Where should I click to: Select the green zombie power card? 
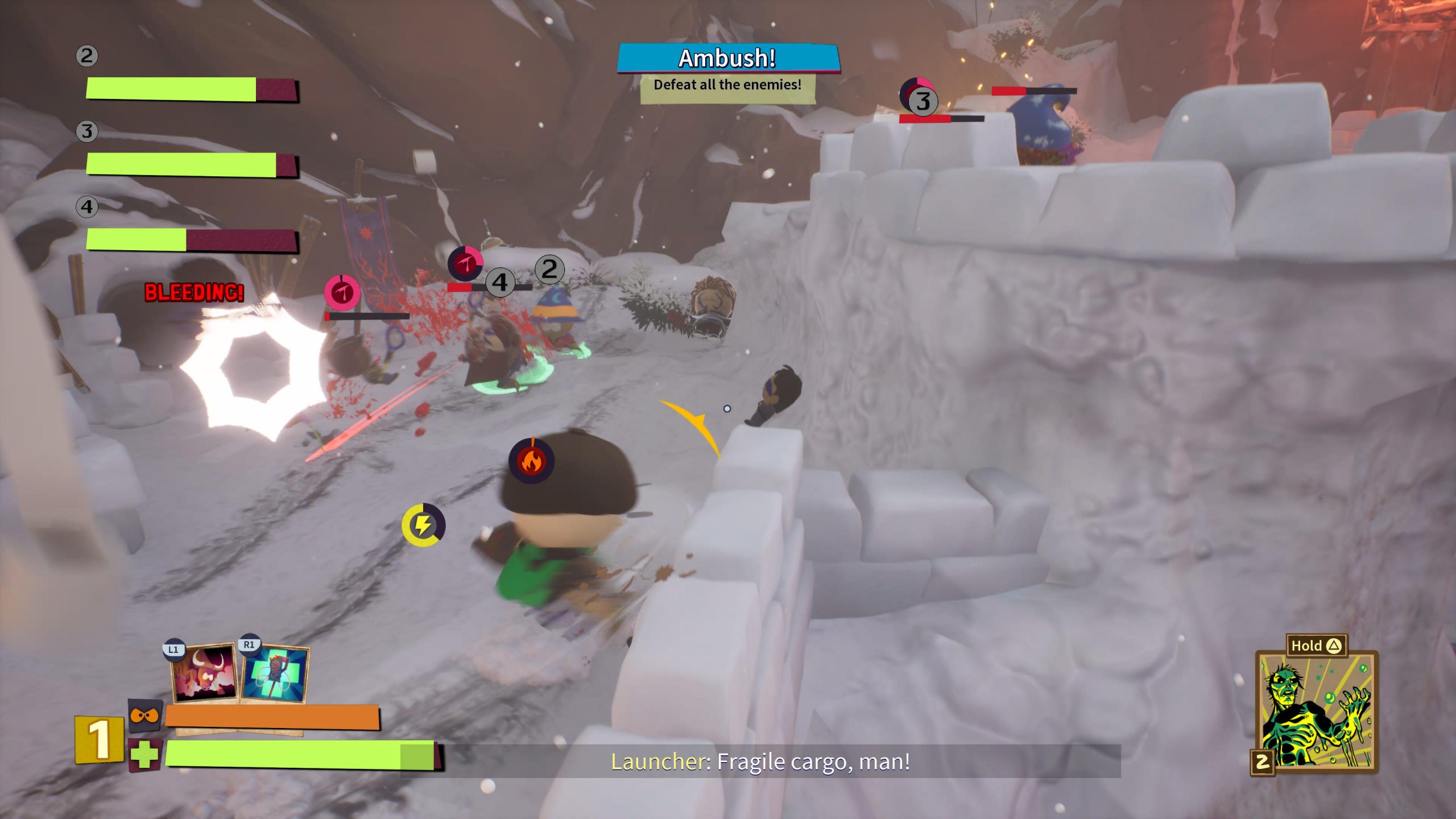pyautogui.click(x=1316, y=711)
